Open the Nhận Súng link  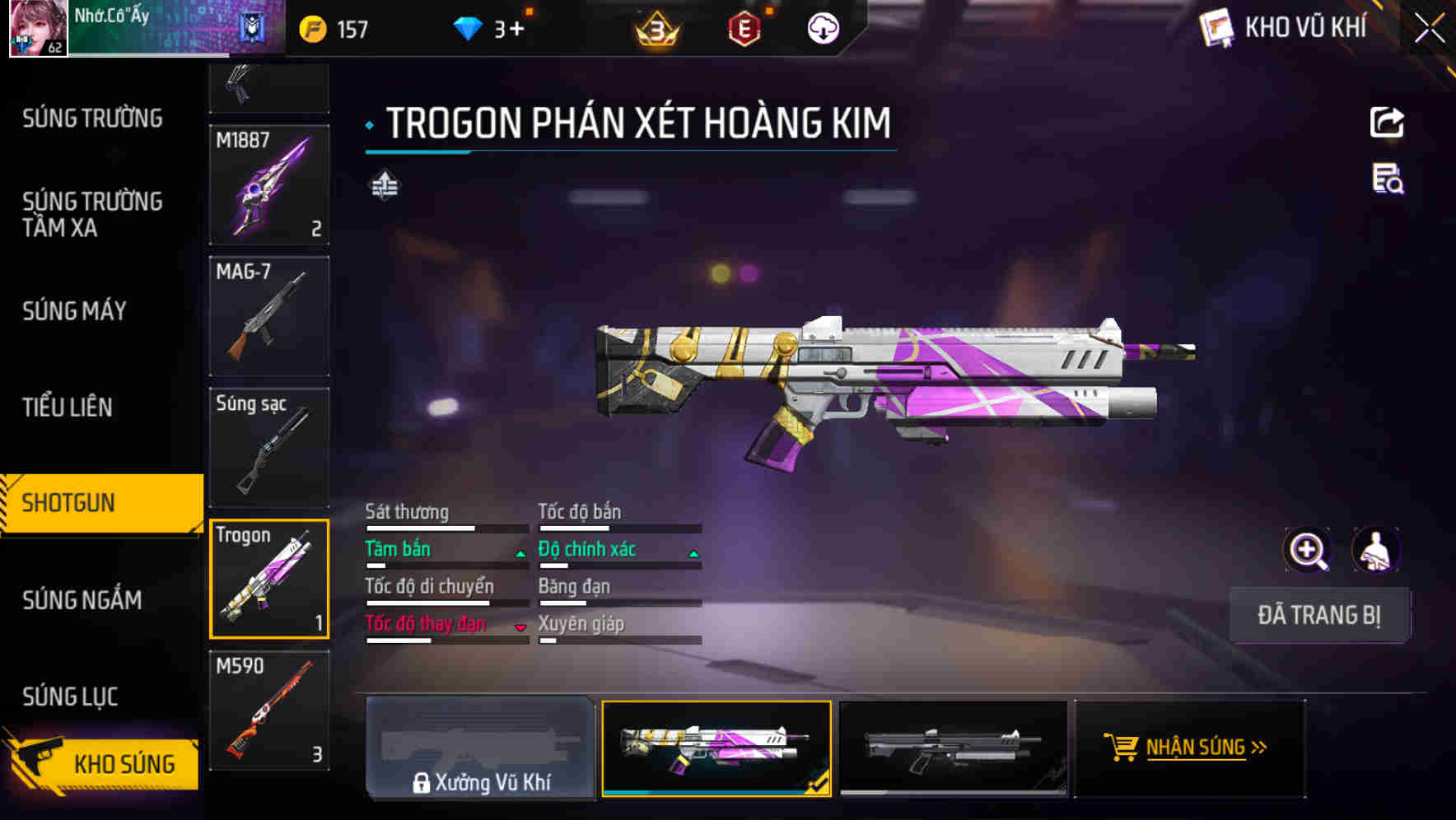(1189, 748)
